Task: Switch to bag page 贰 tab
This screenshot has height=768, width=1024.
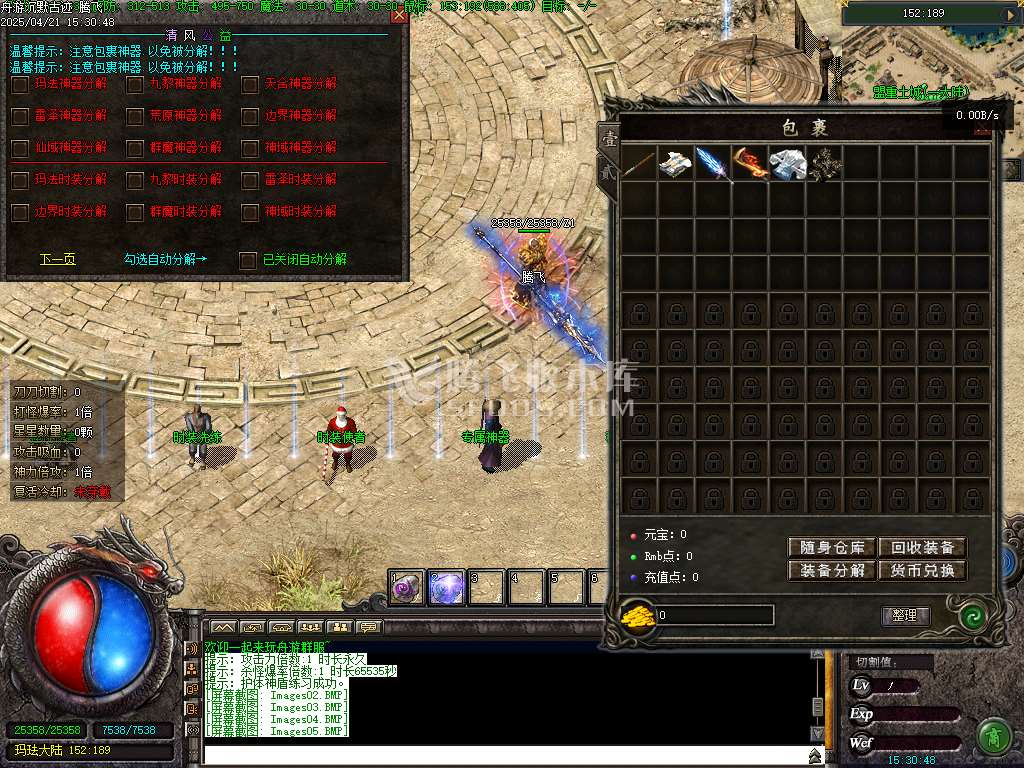Action: pyautogui.click(x=608, y=172)
